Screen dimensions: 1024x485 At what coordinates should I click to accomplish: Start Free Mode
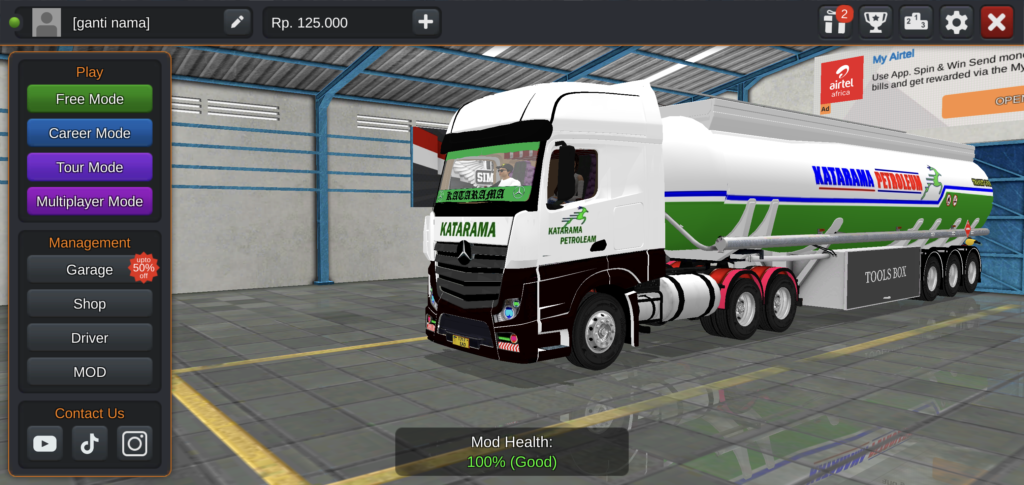pyautogui.click(x=90, y=99)
